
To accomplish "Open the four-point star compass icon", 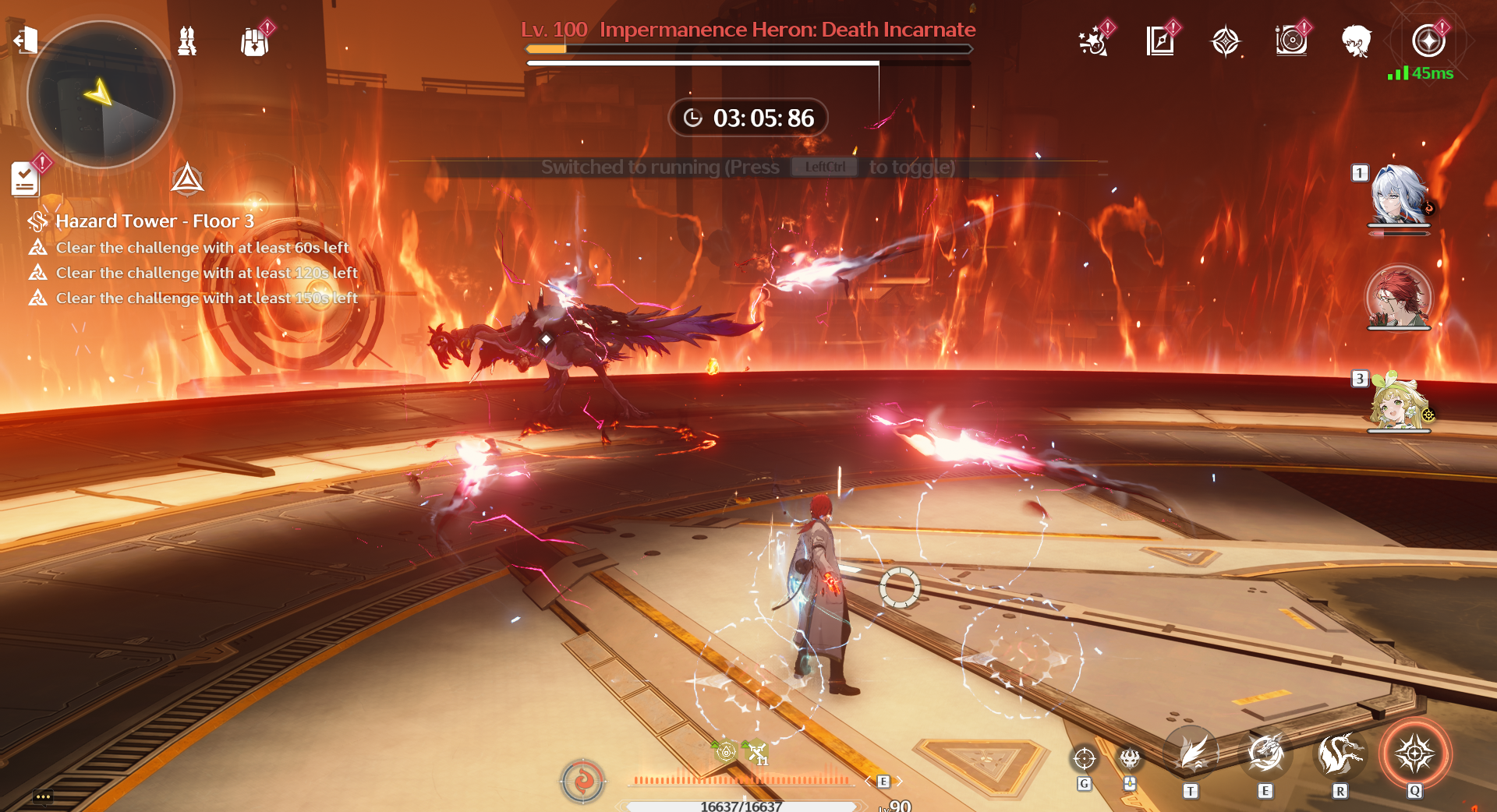I will point(1226,41).
